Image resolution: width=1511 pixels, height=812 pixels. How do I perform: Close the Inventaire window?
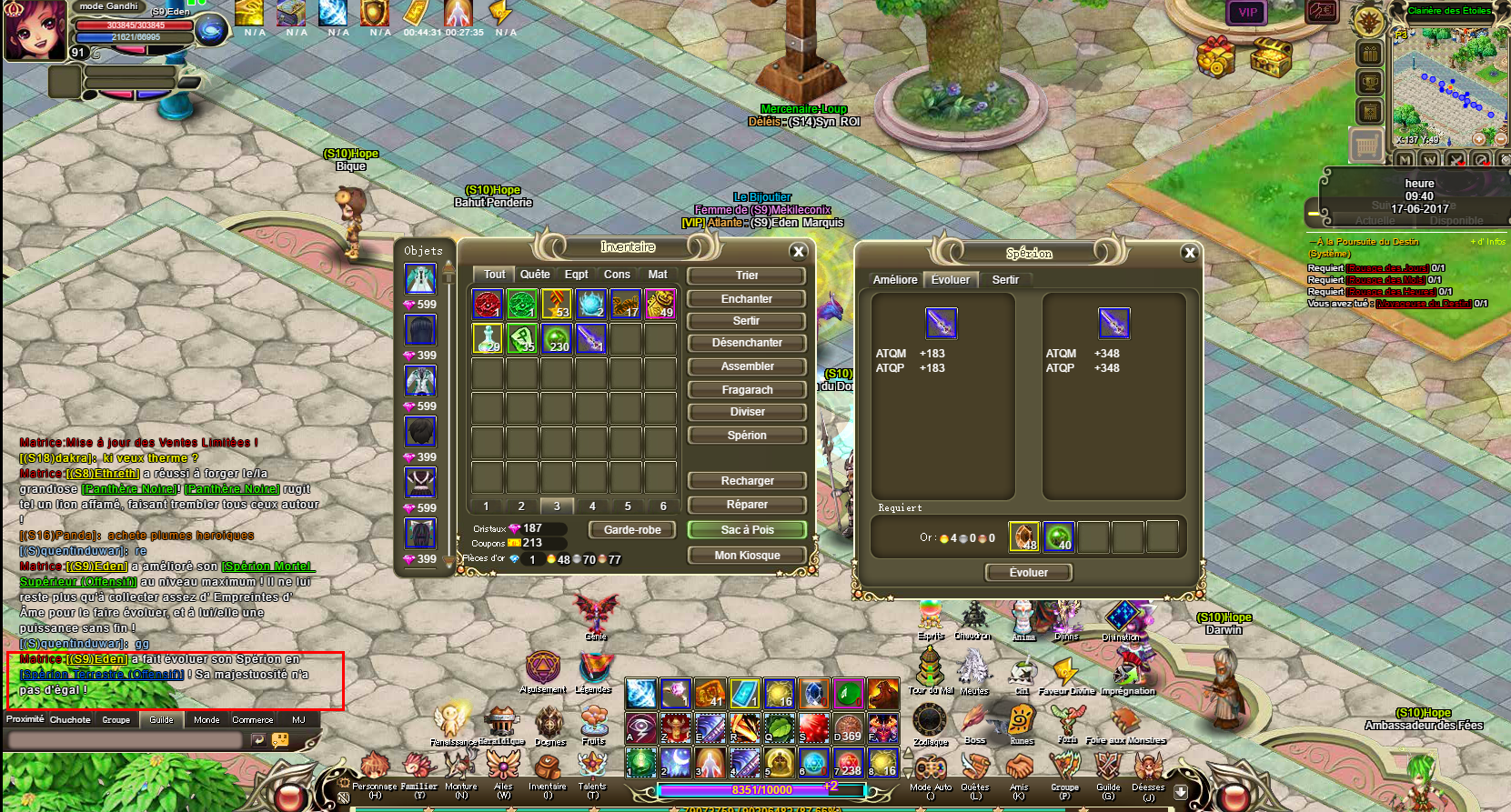coord(798,252)
